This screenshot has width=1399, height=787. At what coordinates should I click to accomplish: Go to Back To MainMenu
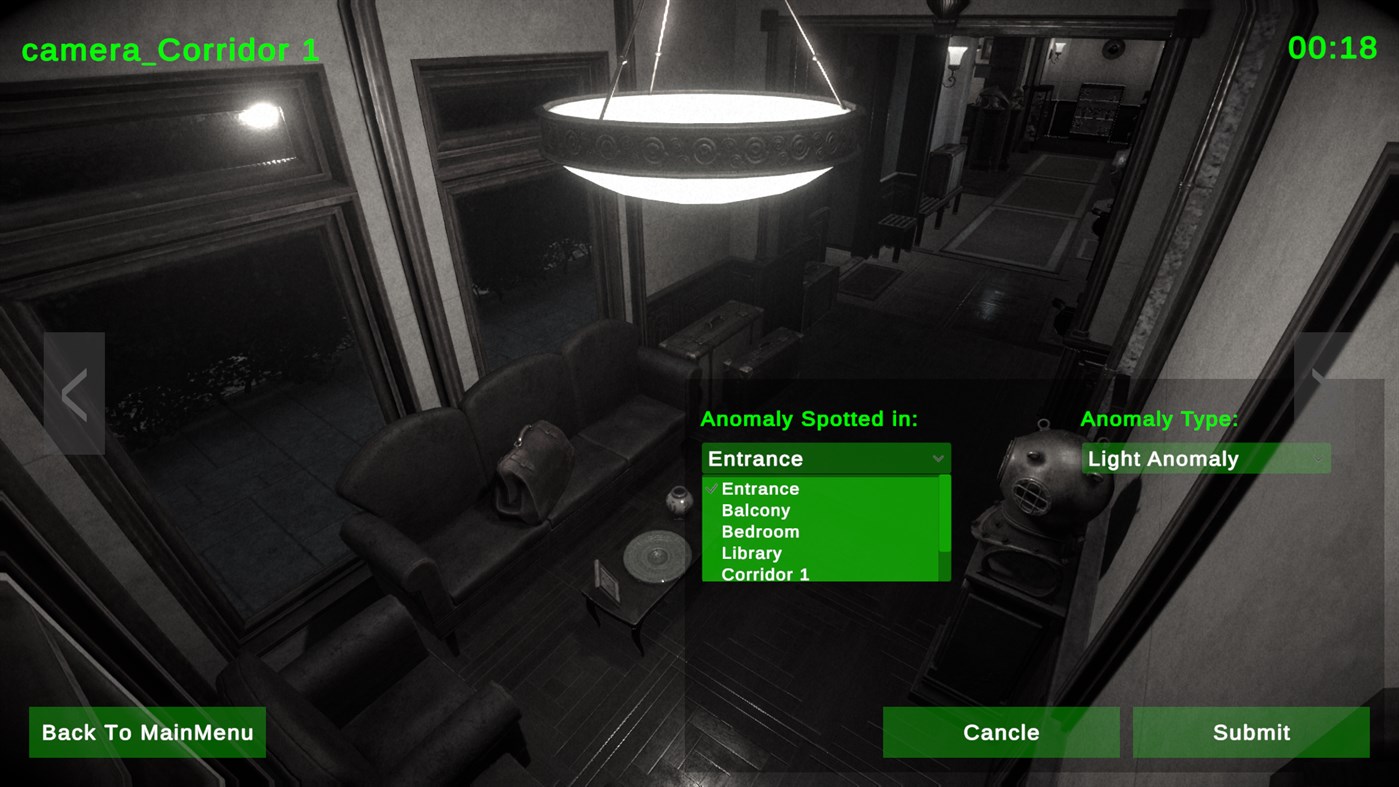tap(146, 731)
